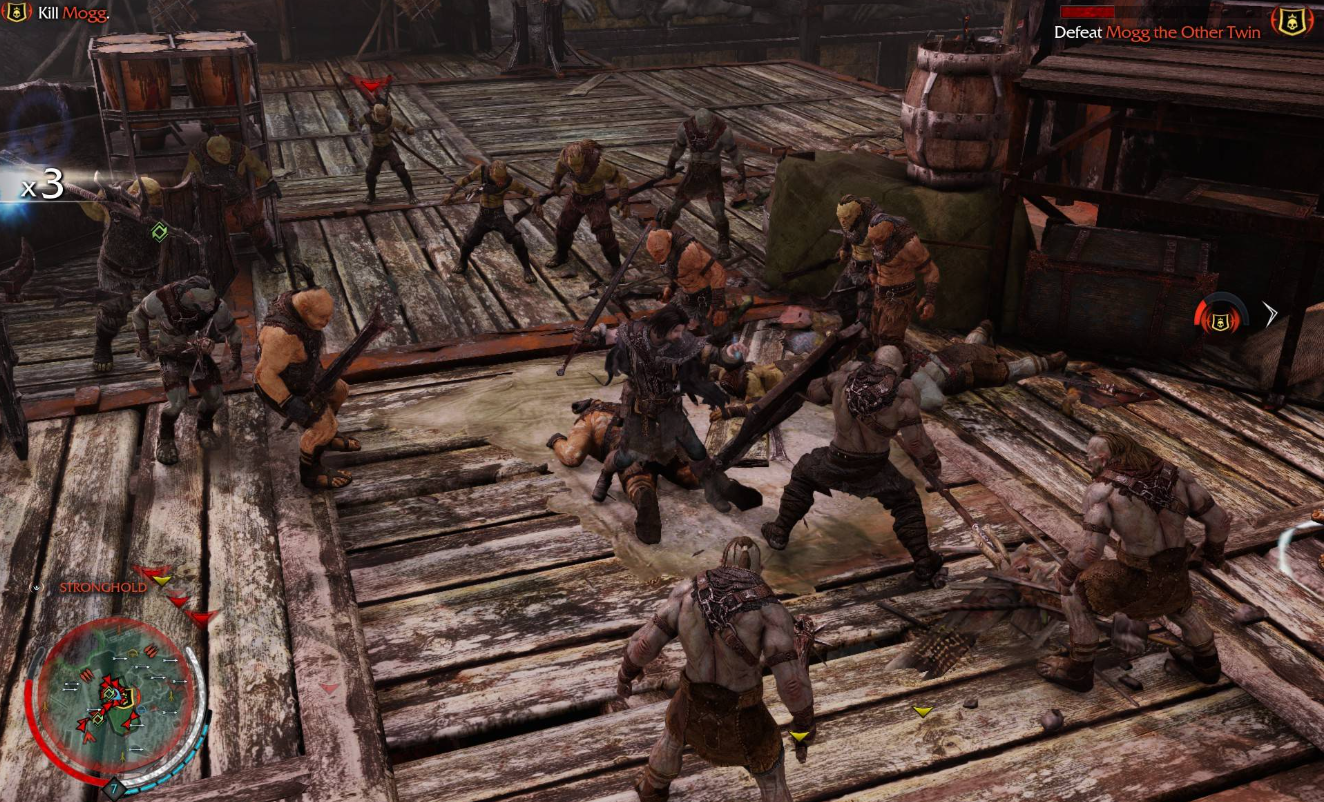Select the Mogg the Other Twin shield emblem
Screen dimensions: 1324x802
click(1292, 20)
